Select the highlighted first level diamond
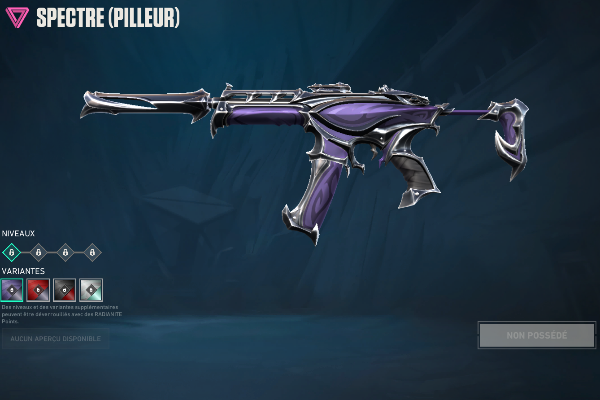The image size is (600, 400). pos(12,252)
